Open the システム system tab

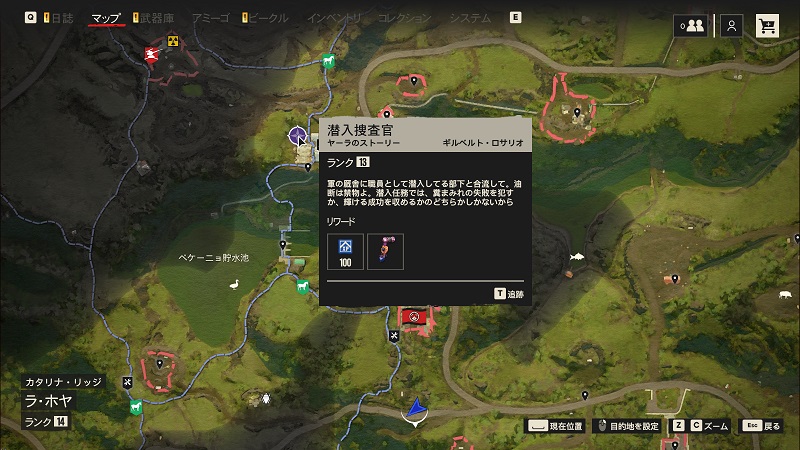(467, 18)
